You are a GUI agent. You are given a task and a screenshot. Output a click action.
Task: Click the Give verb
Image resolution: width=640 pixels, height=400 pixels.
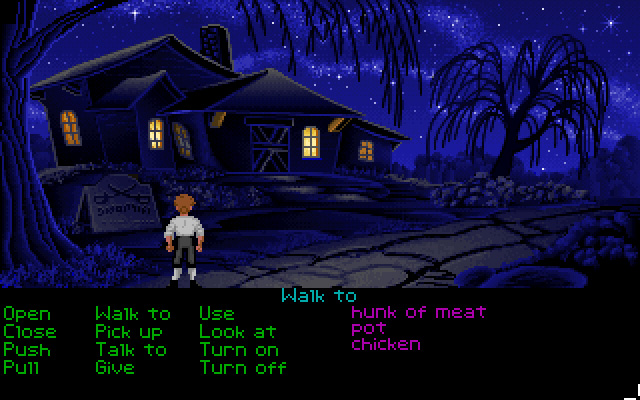115,368
